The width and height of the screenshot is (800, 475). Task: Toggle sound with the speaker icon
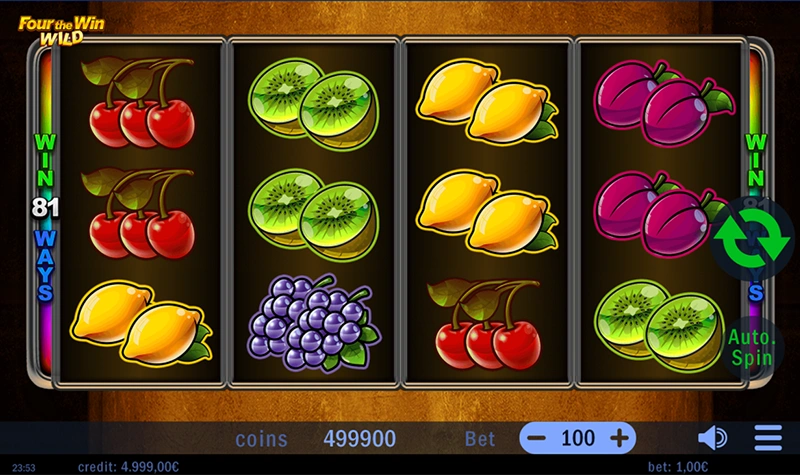(x=712, y=438)
